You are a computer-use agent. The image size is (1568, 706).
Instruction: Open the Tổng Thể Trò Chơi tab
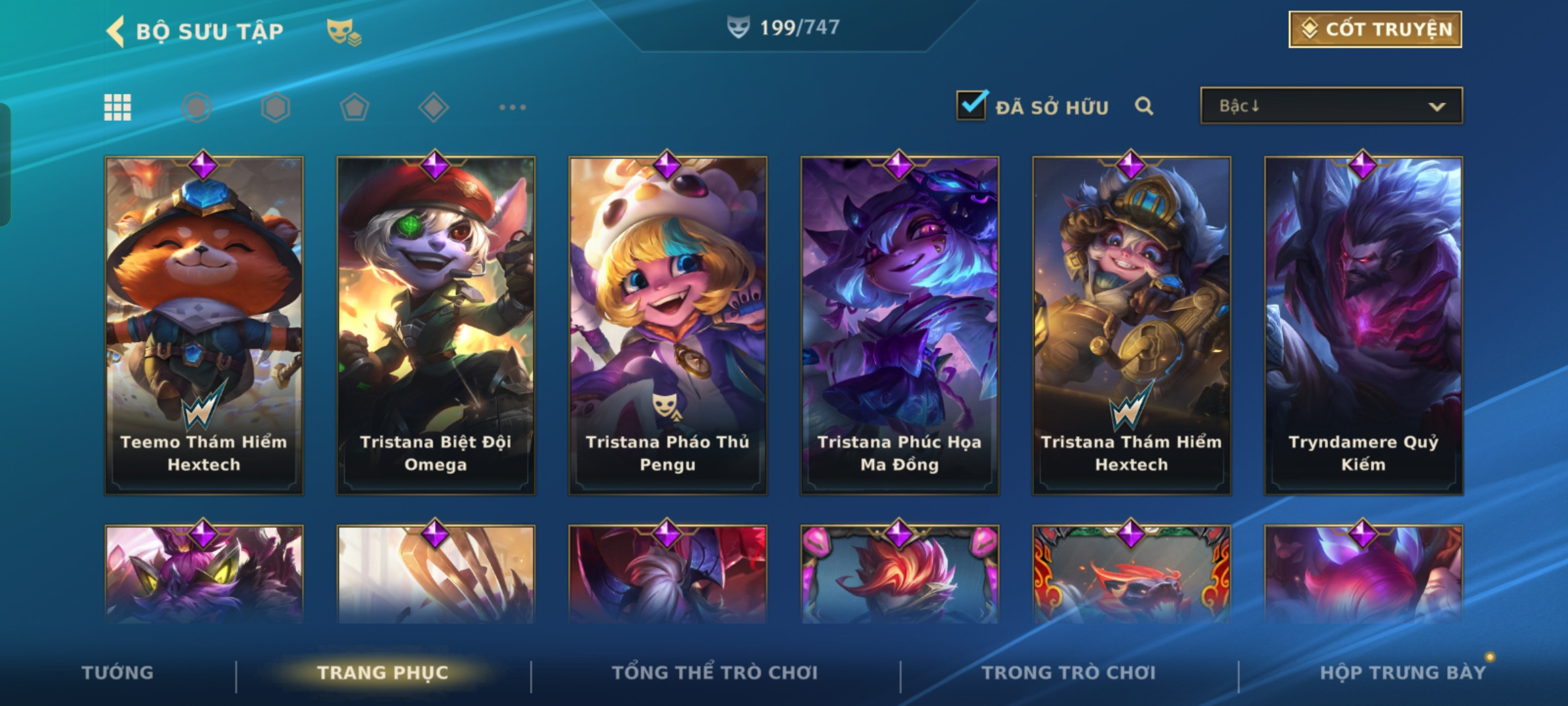pos(715,673)
